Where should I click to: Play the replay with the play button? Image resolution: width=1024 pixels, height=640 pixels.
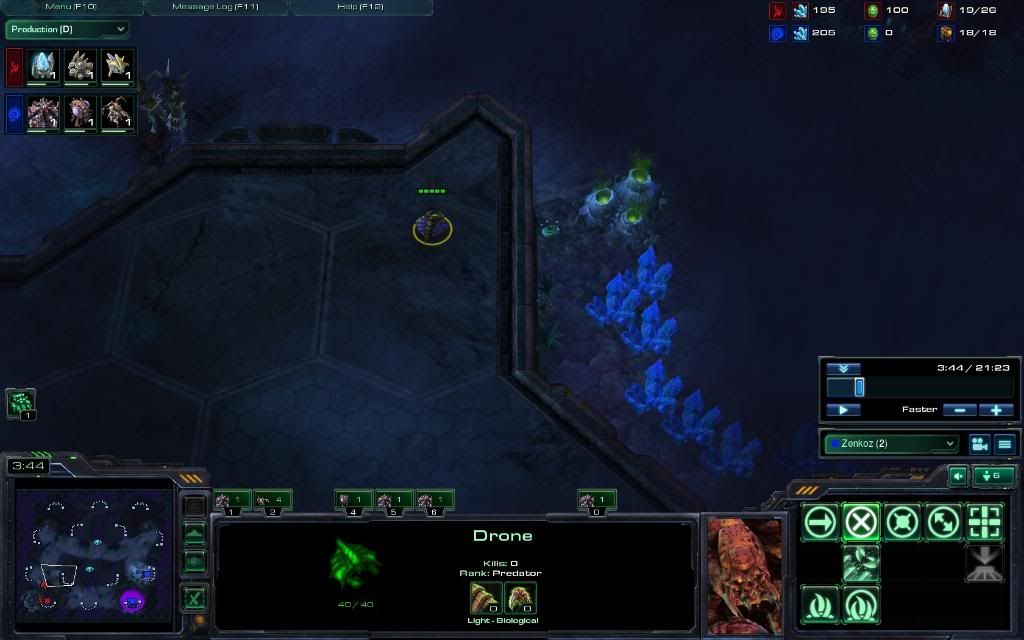[x=843, y=410]
